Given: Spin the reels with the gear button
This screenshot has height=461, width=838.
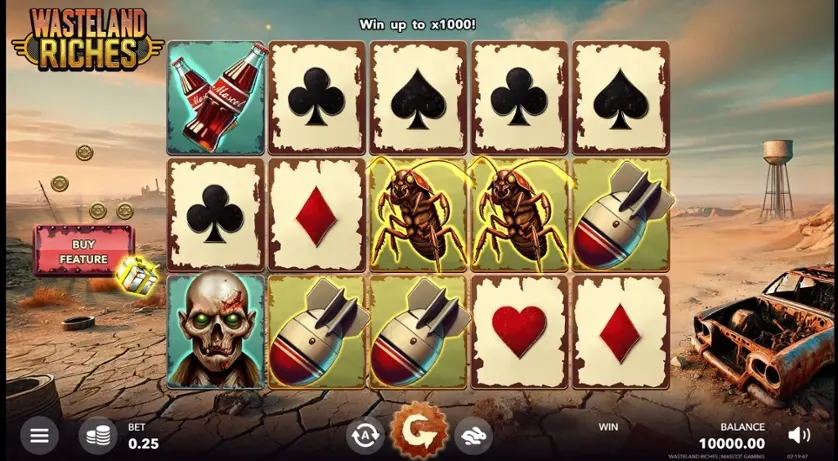Looking at the screenshot, I should (x=418, y=432).
